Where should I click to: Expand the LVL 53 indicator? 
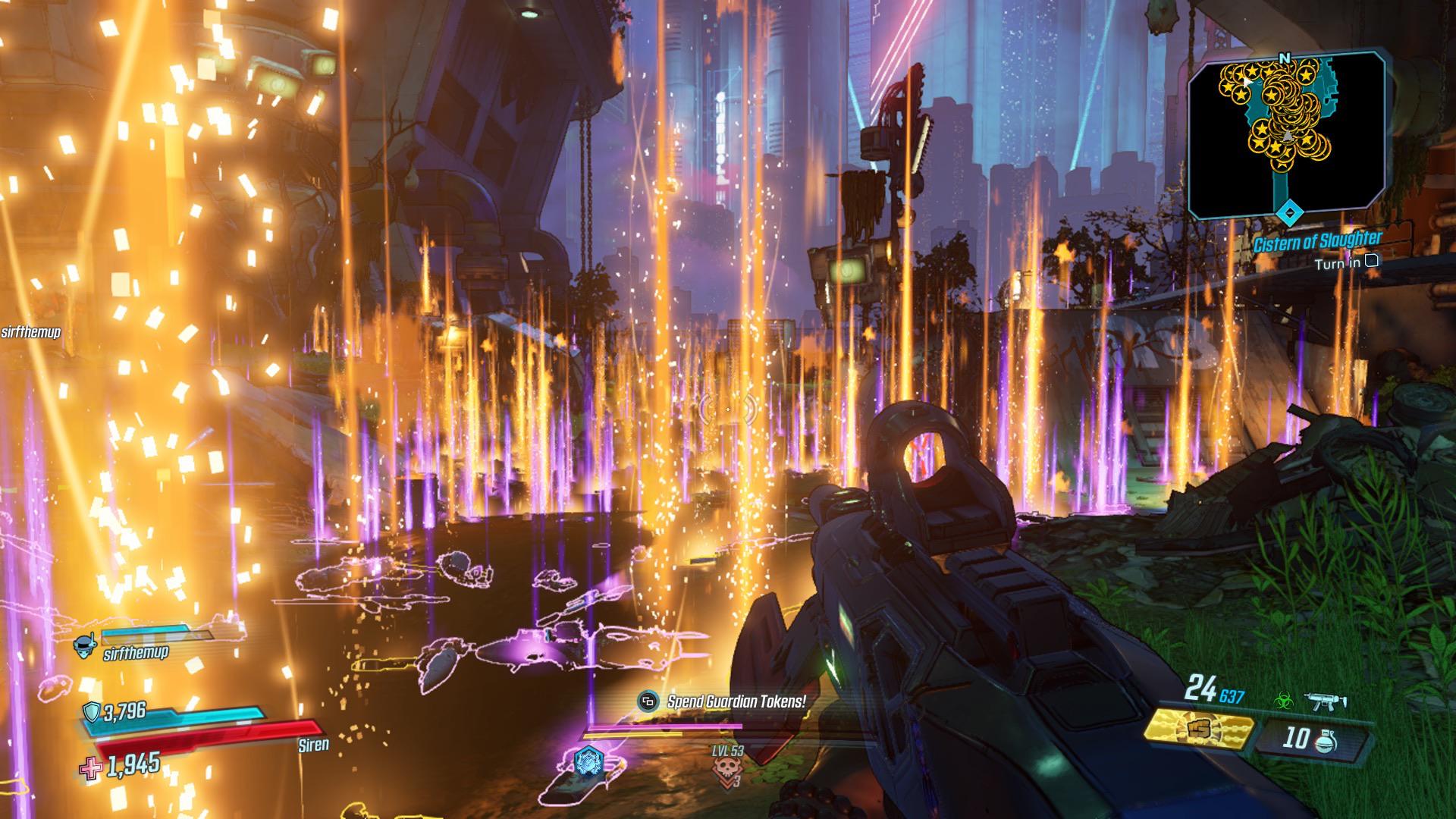click(728, 752)
